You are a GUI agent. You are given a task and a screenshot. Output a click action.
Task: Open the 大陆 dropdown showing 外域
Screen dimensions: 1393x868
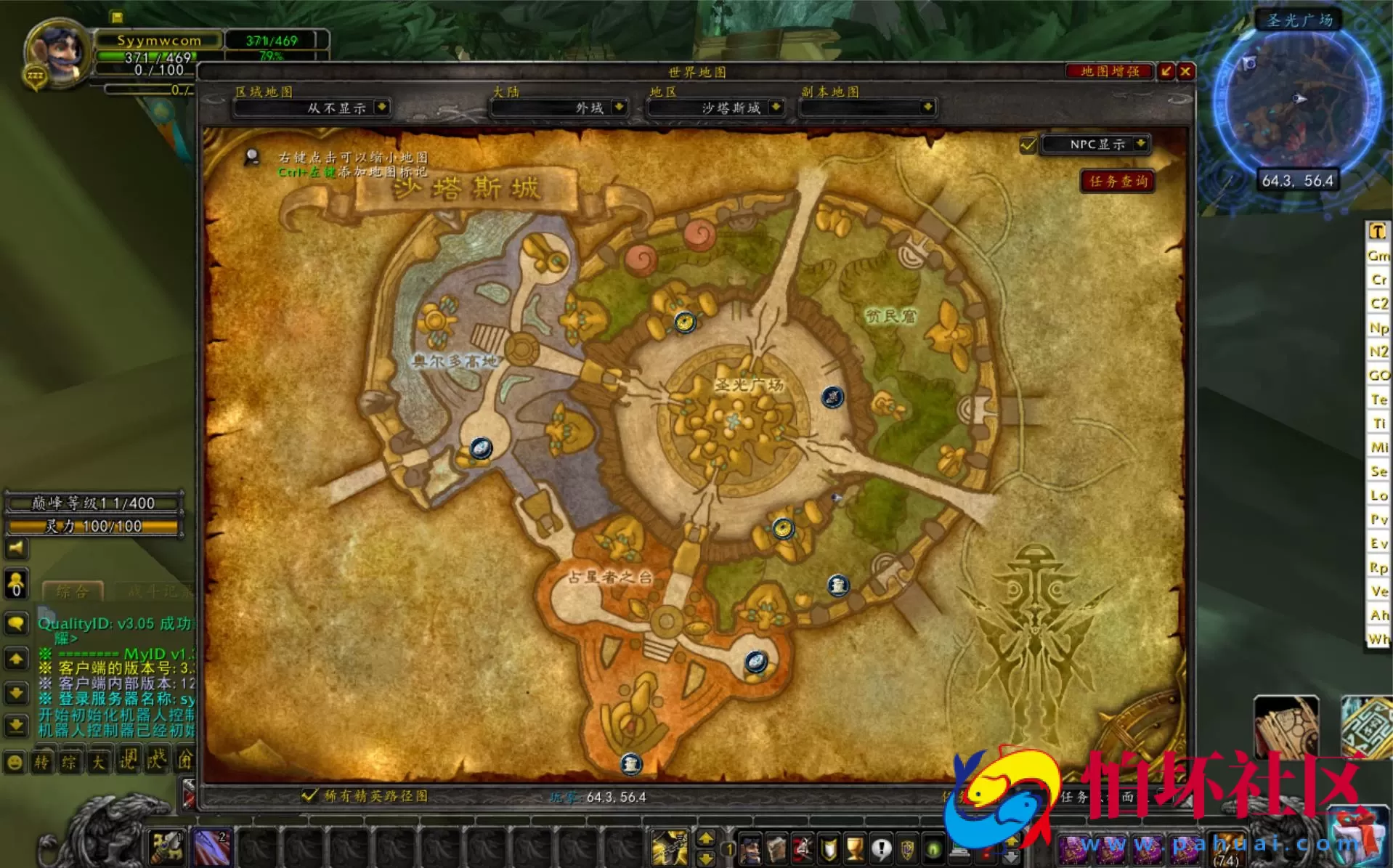(558, 108)
